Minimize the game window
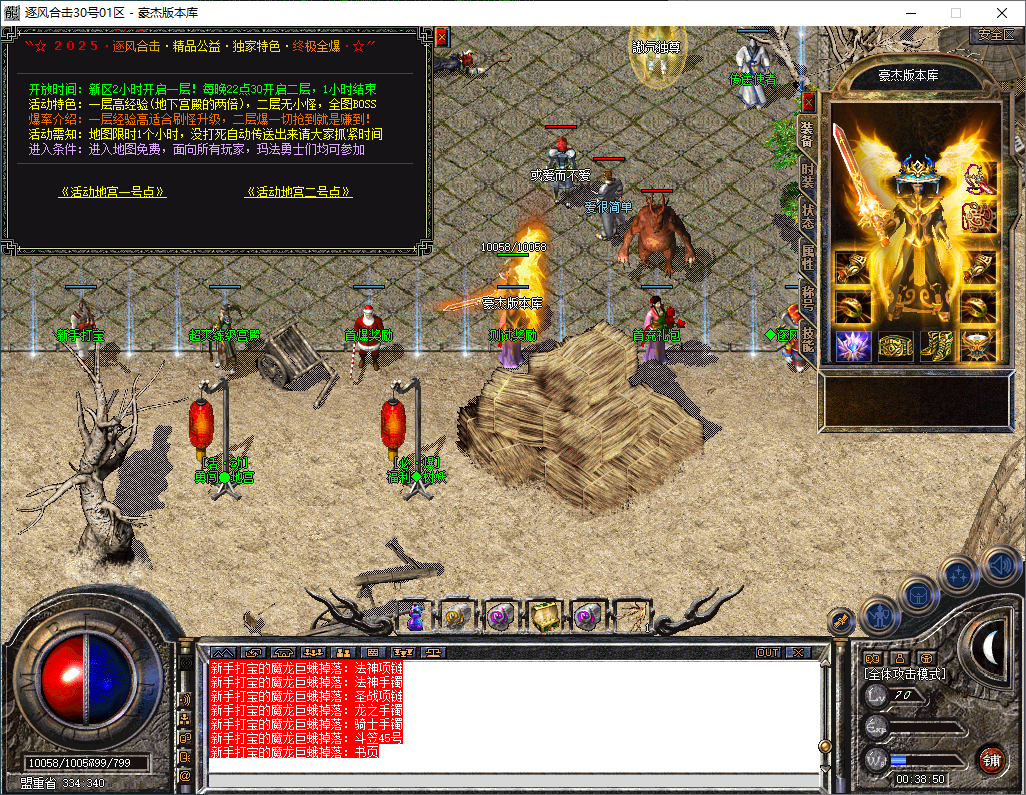1026x795 pixels. click(x=910, y=13)
